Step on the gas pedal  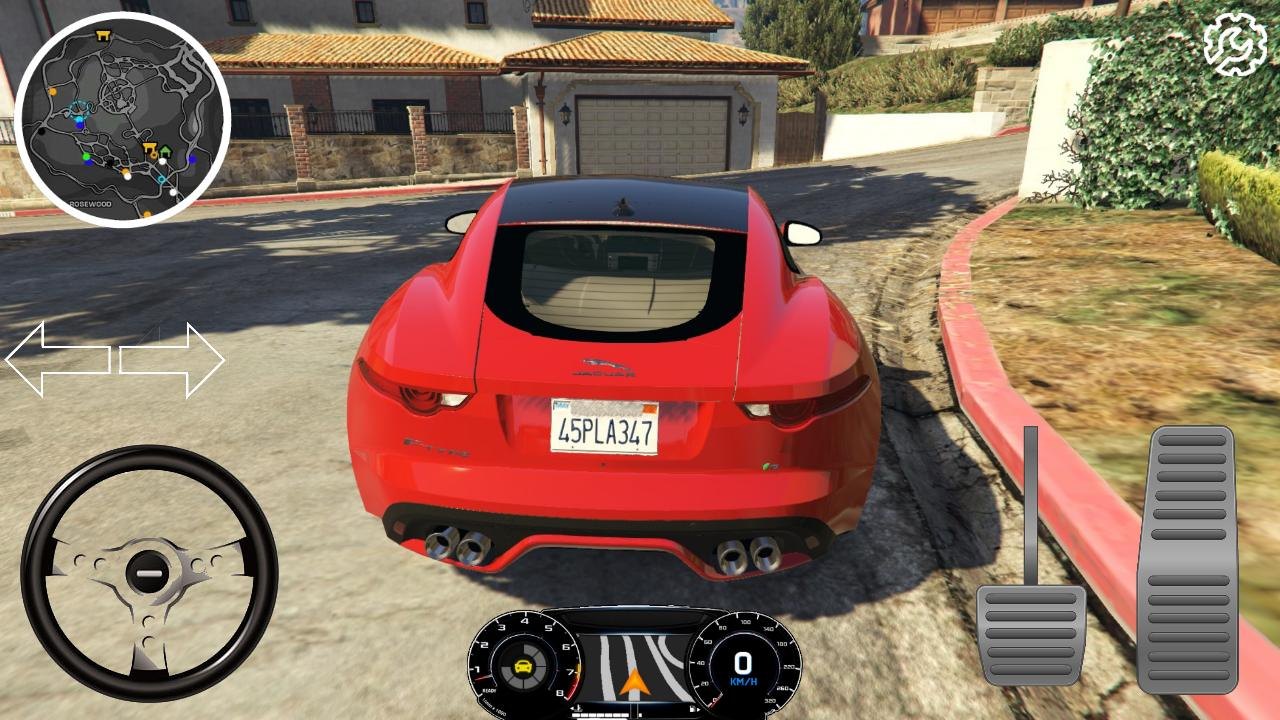(x=1188, y=558)
